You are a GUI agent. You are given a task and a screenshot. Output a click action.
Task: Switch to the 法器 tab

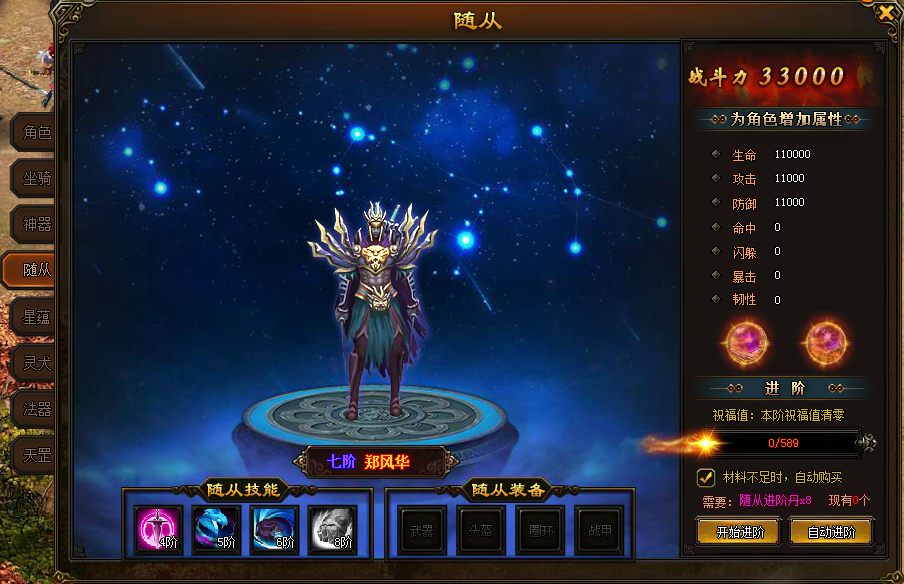pyautogui.click(x=36, y=409)
